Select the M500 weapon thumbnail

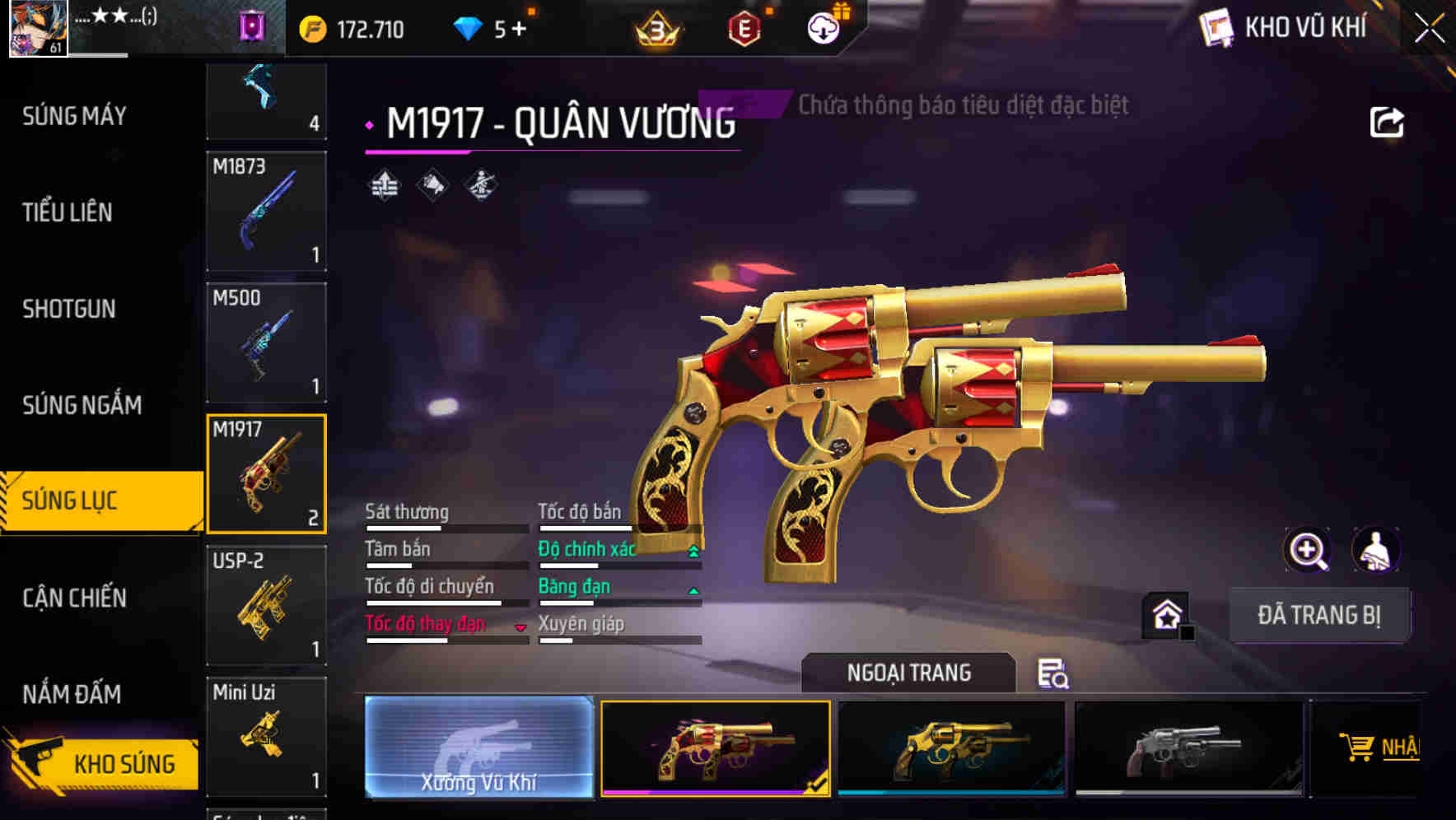[267, 342]
